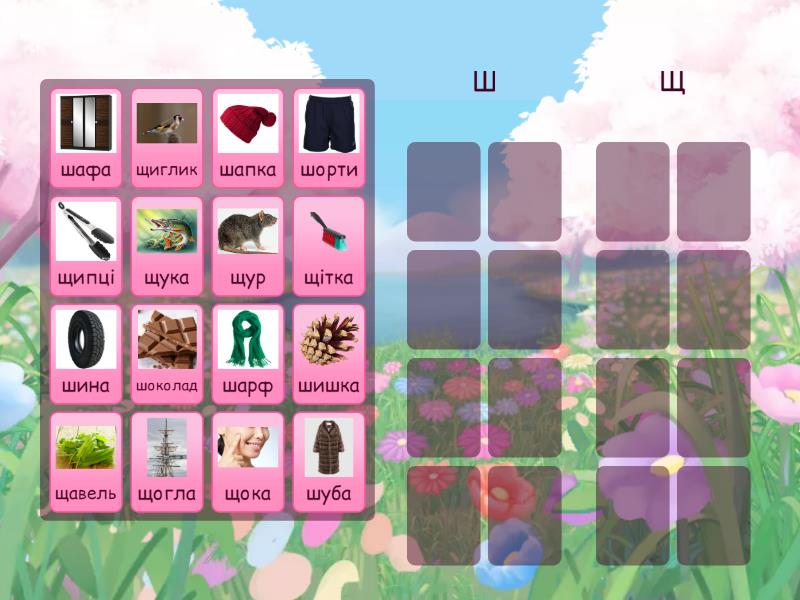Pick the щиглик bird card

[x=167, y=138]
